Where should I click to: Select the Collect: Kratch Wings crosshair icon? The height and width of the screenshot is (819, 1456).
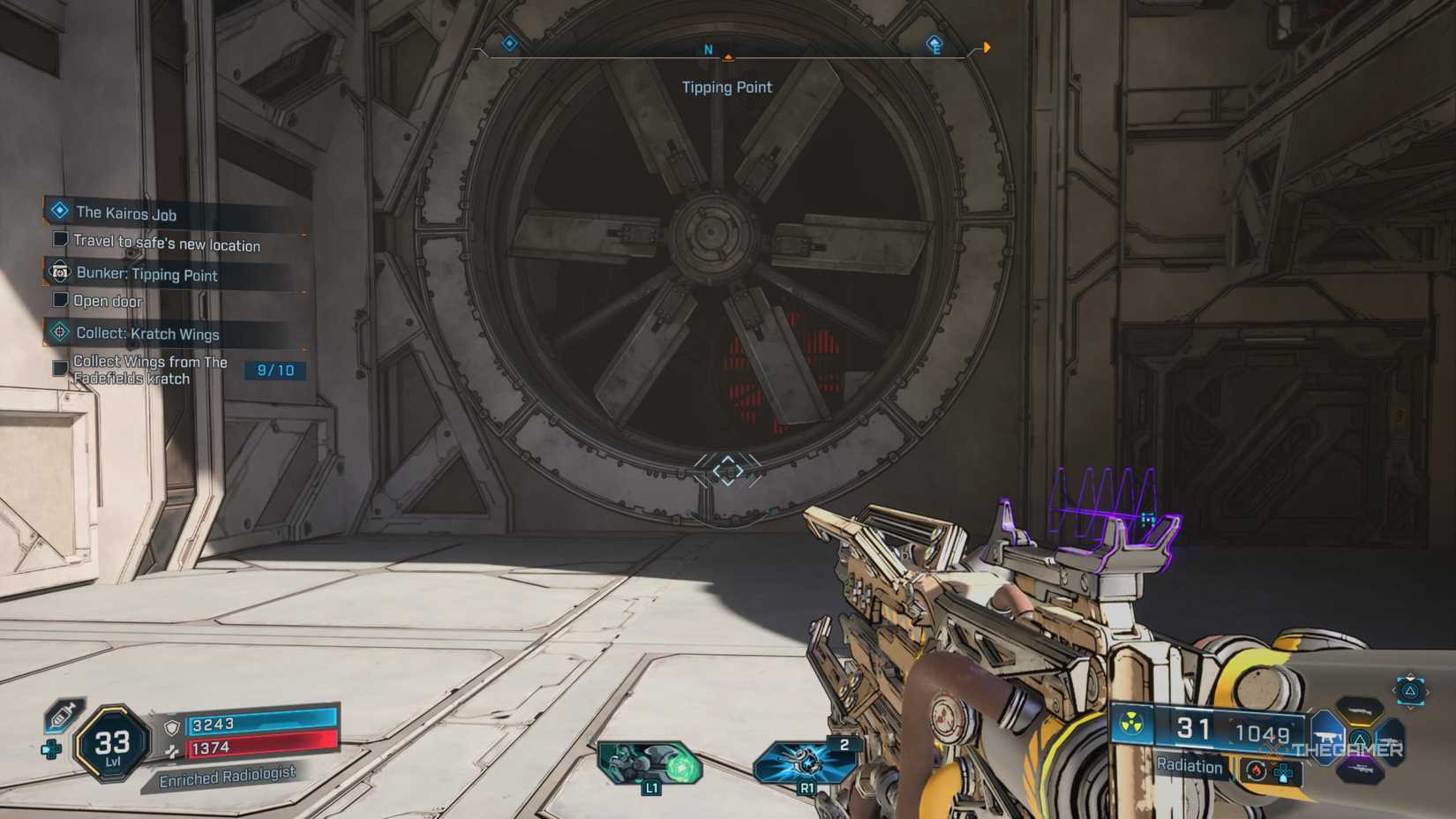tap(60, 334)
